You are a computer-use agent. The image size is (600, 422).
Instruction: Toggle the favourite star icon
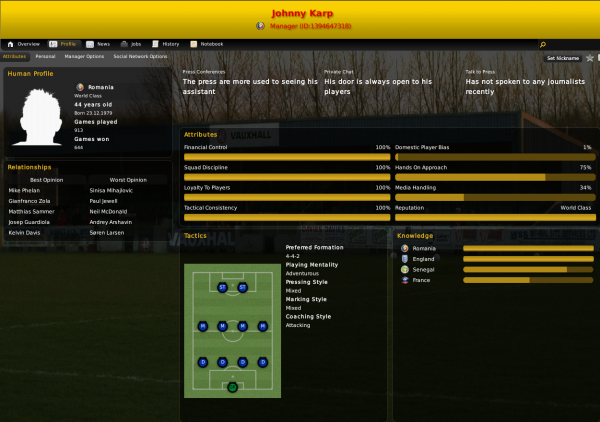[x=590, y=58]
